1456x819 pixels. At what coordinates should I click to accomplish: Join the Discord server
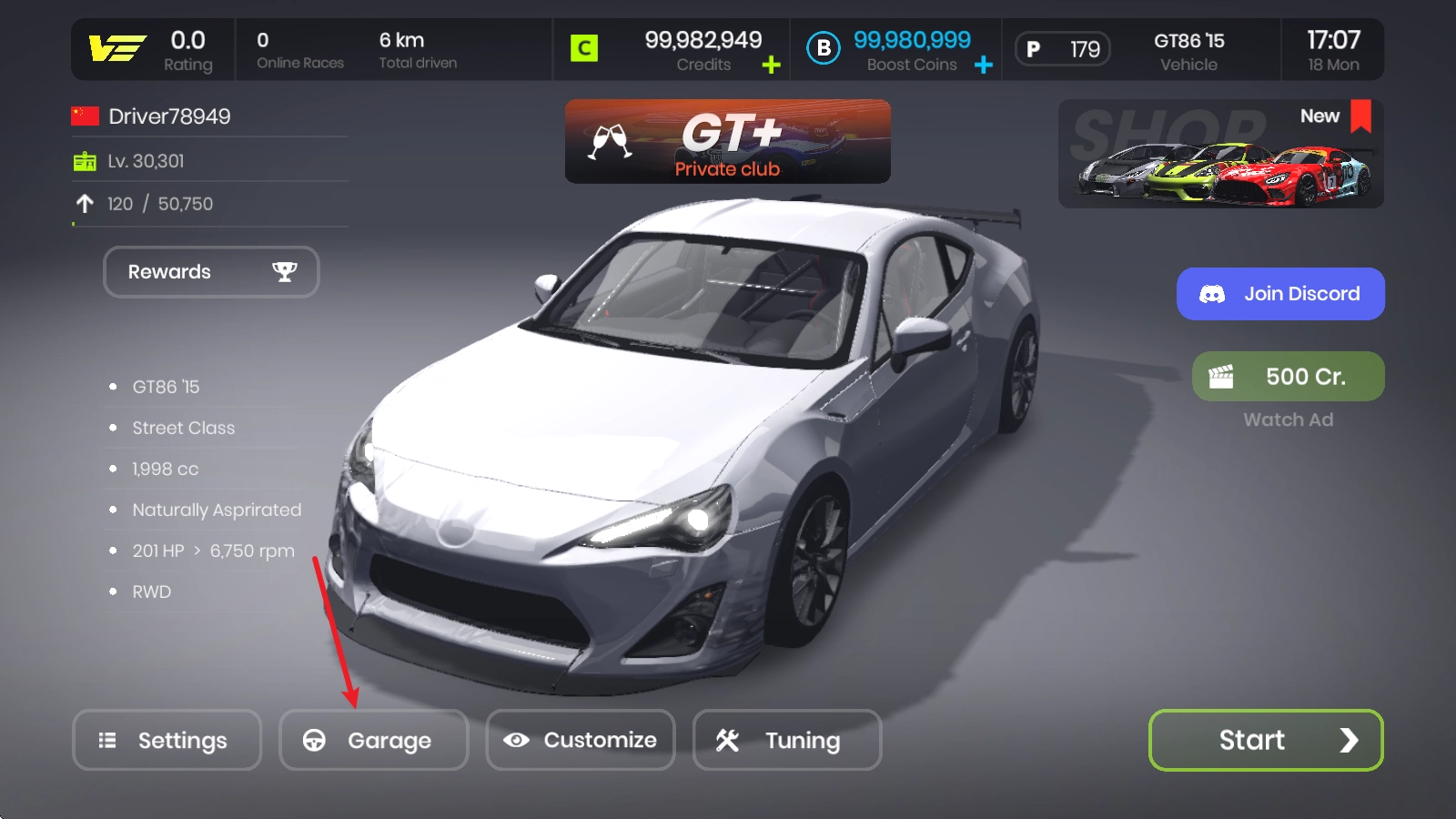pos(1280,294)
